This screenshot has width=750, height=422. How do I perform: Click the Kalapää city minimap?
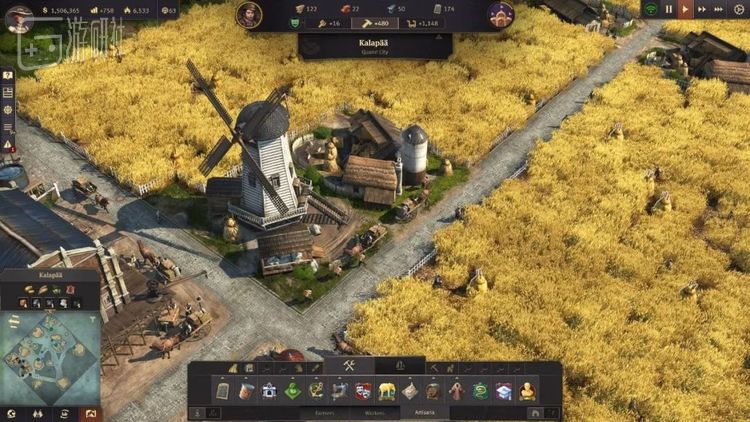50,356
